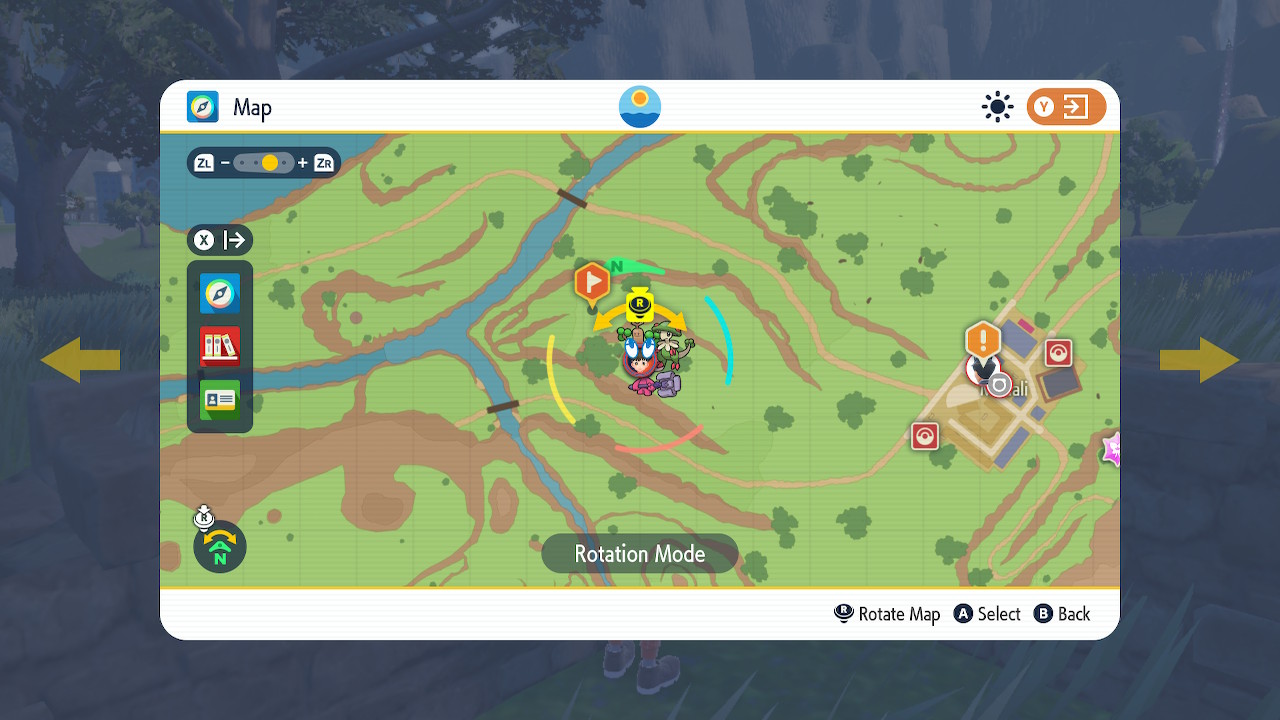Click the Back (B) control label

coord(1062,613)
